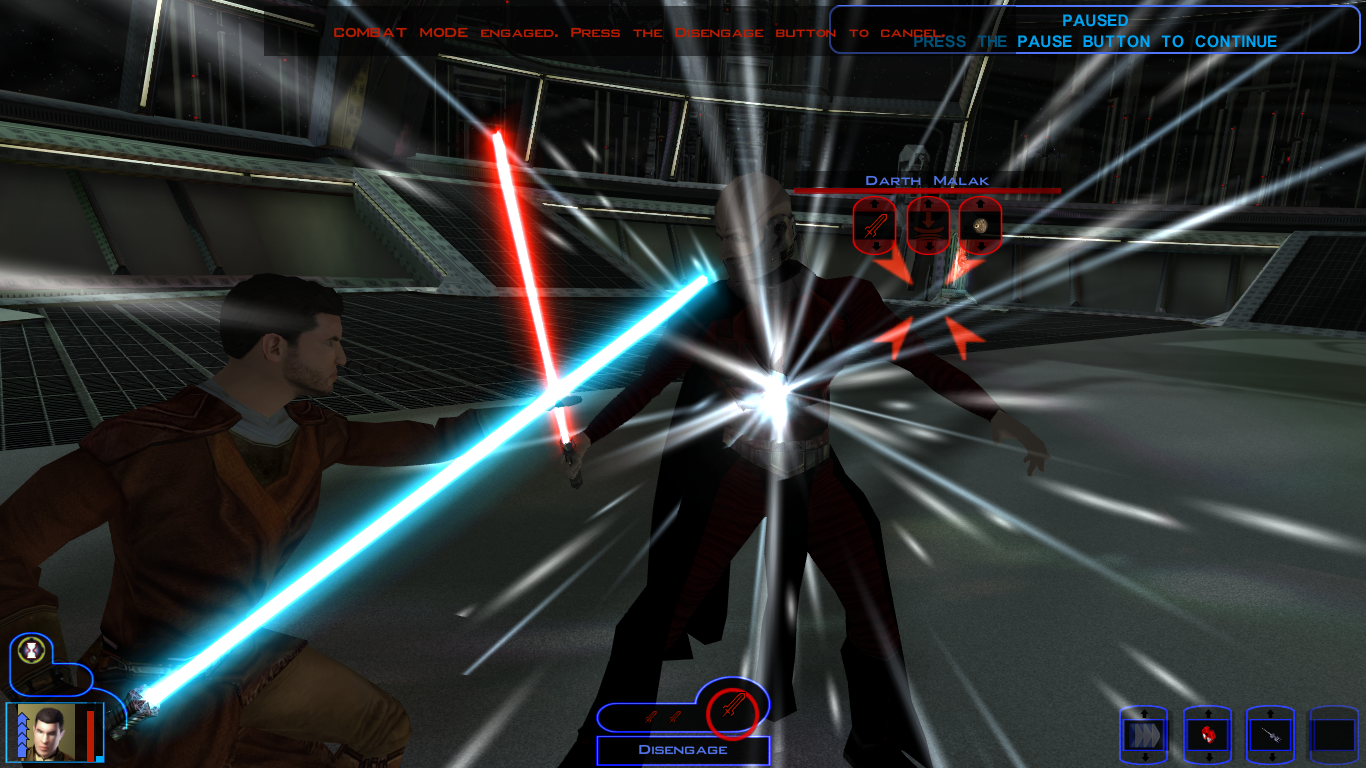
Task: Click the circled current attack in the action queue
Action: click(x=733, y=711)
